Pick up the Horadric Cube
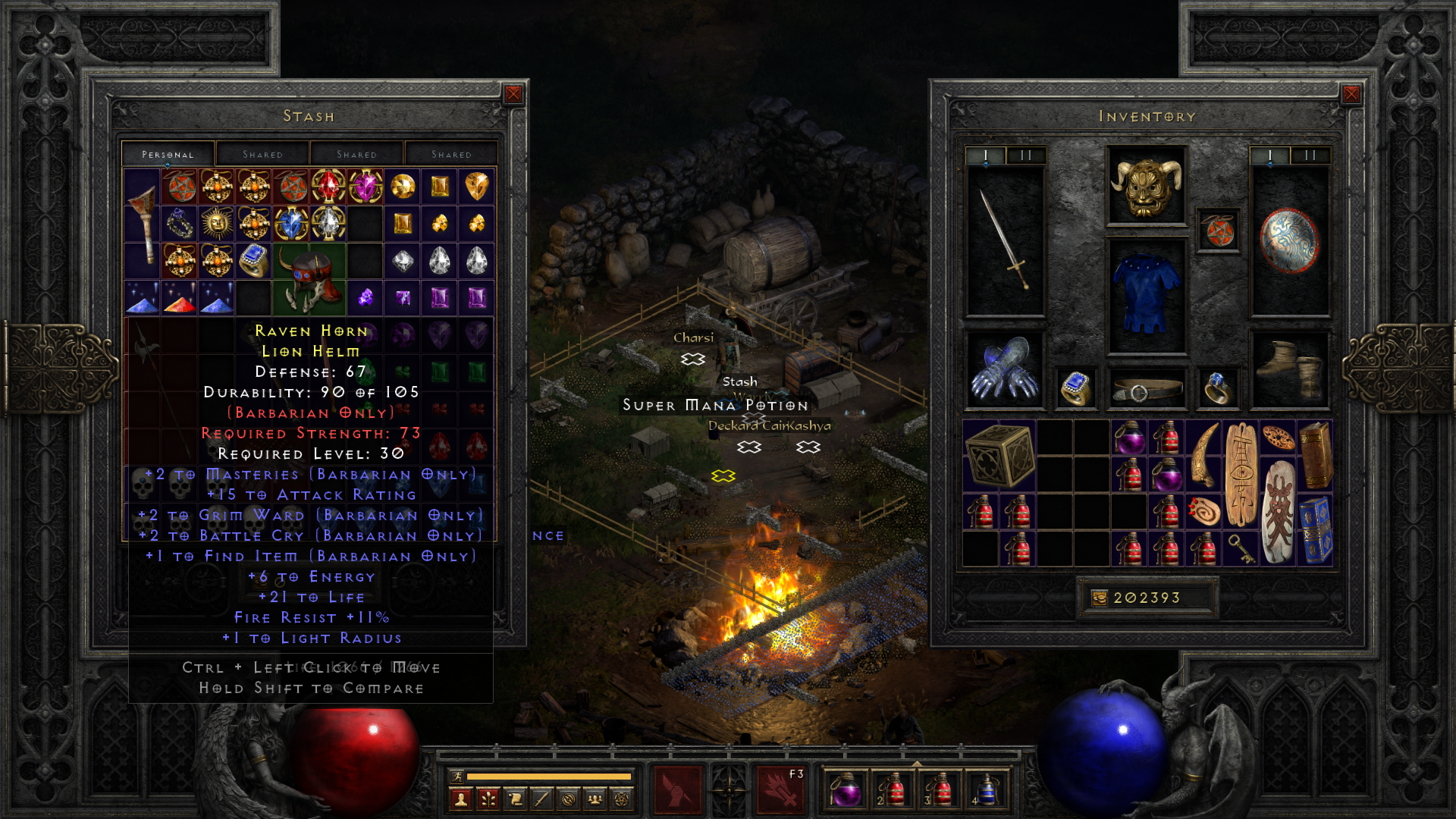This screenshot has width=1456, height=819. pos(999,455)
